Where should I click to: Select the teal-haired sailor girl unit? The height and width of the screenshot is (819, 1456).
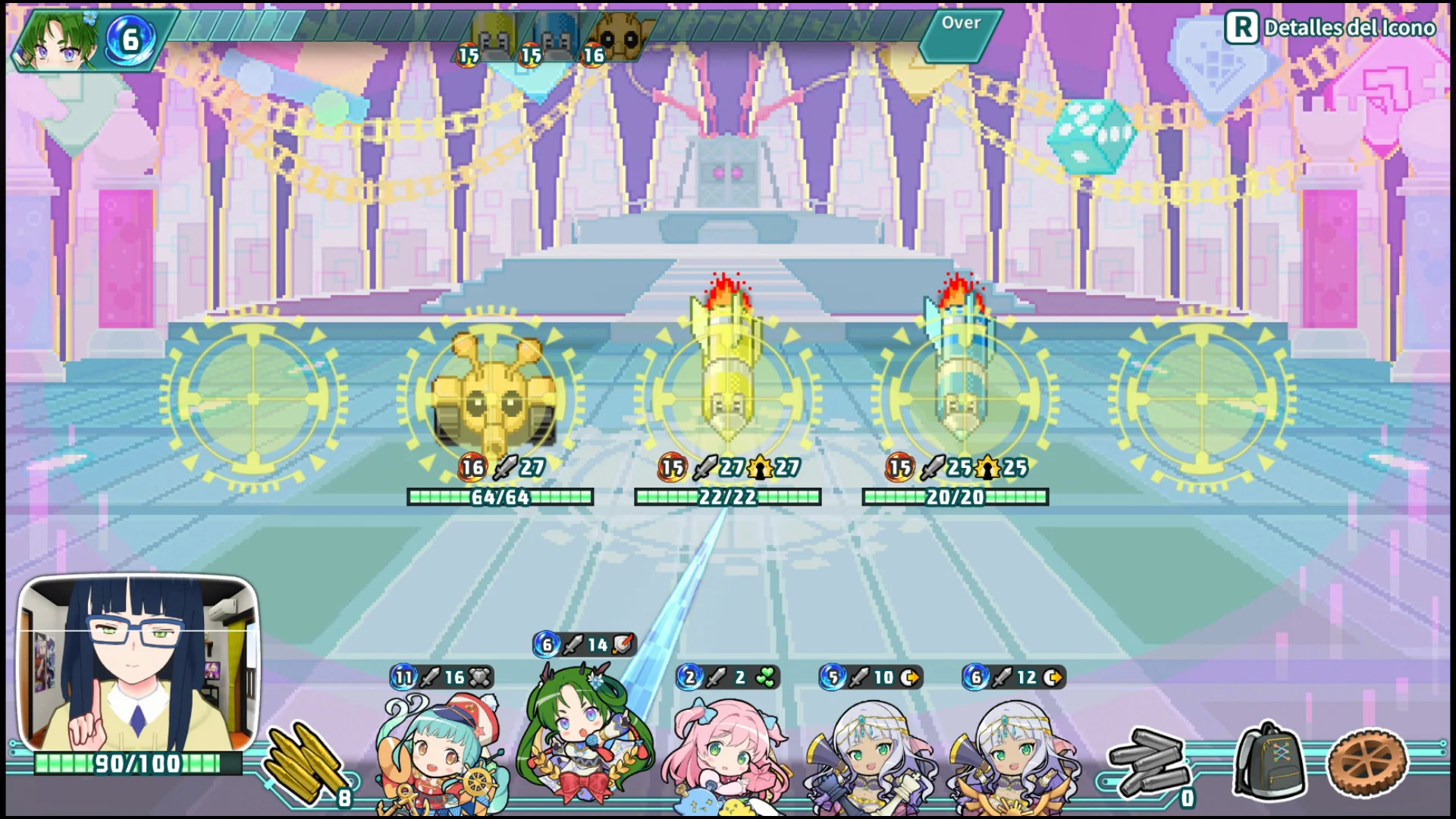click(x=438, y=751)
